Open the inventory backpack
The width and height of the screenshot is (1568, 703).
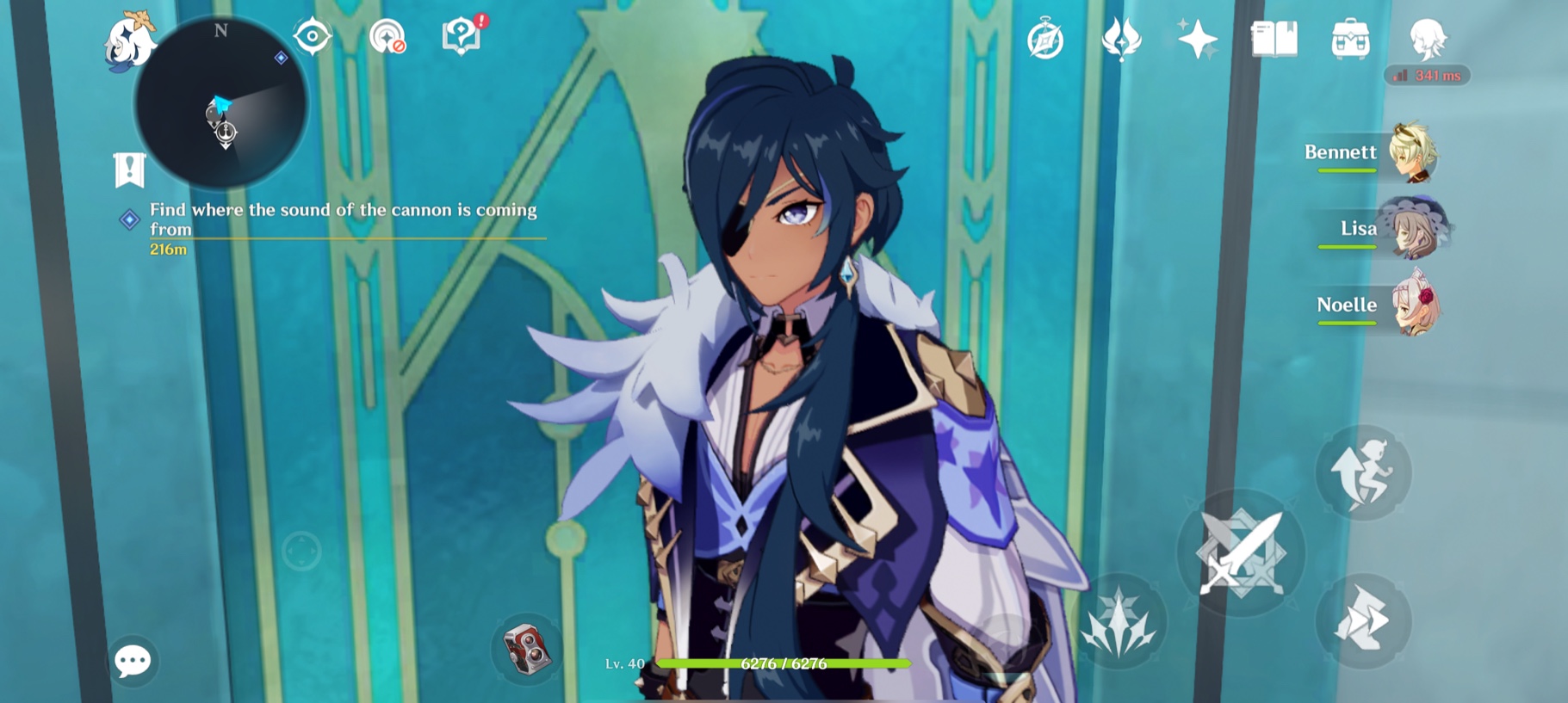coord(1349,40)
